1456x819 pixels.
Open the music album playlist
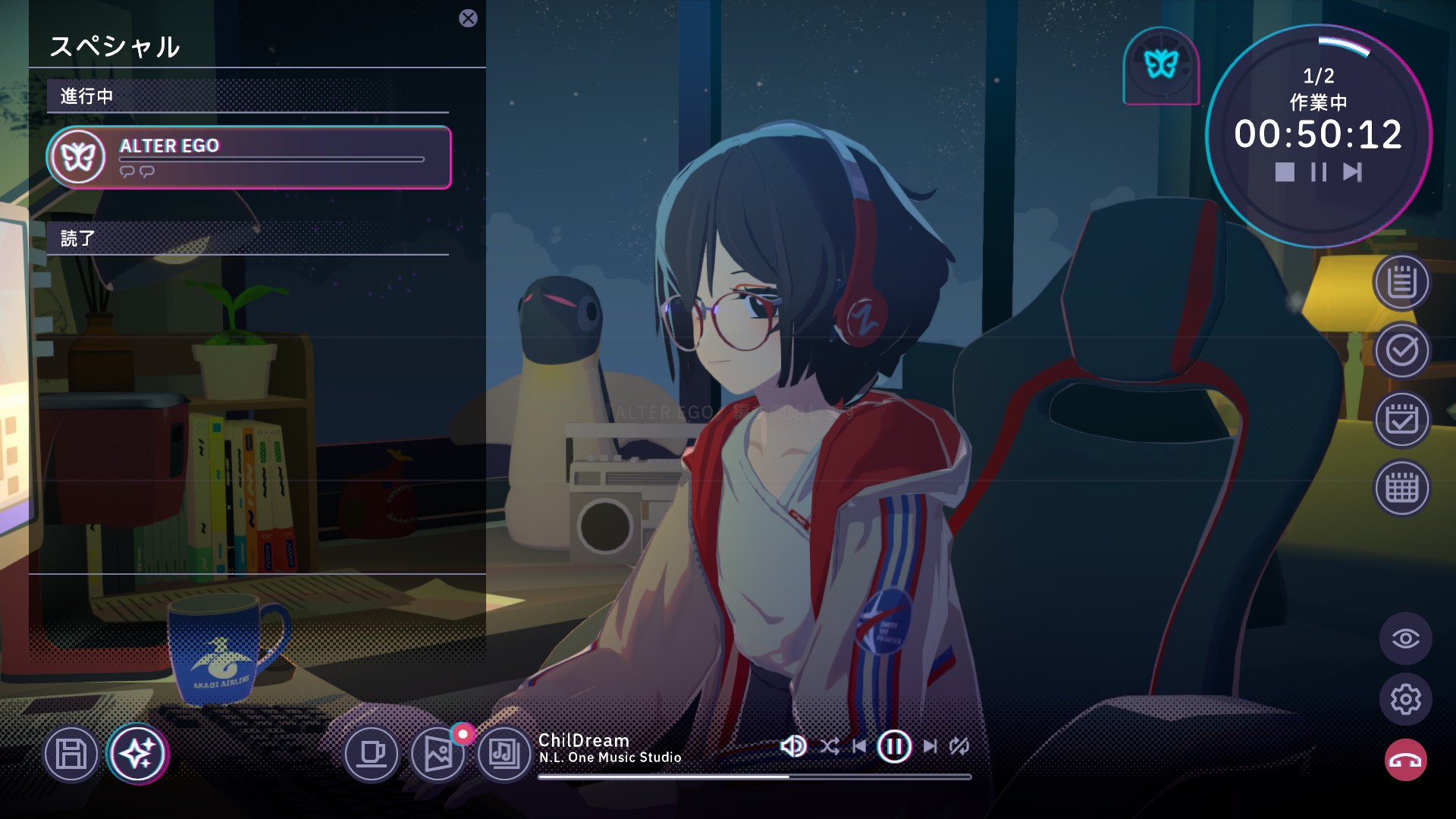pos(503,755)
